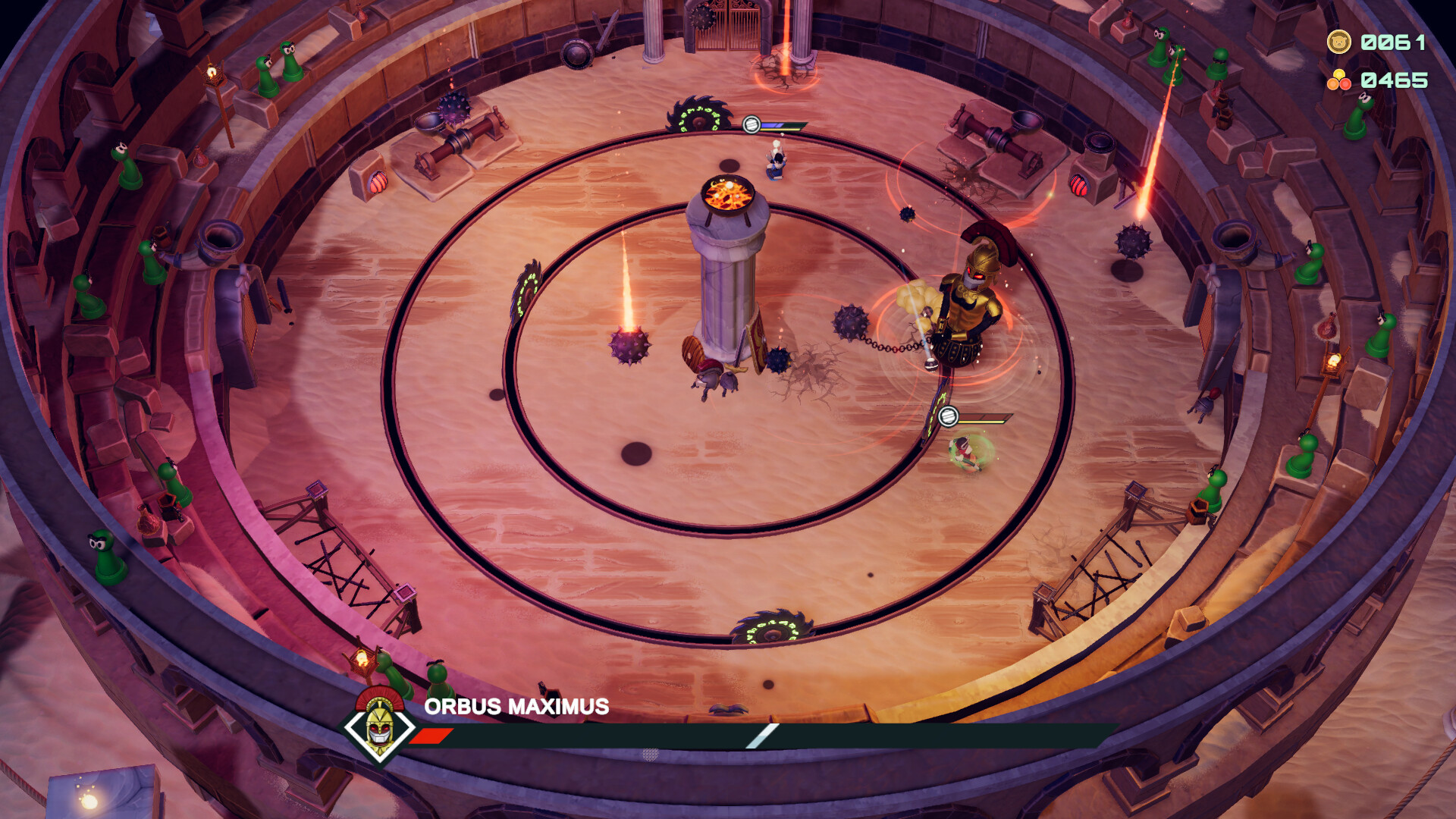This screenshot has height=819, width=1456.
Task: Click the spinning saw blade at the top of the arena
Action: click(x=698, y=114)
